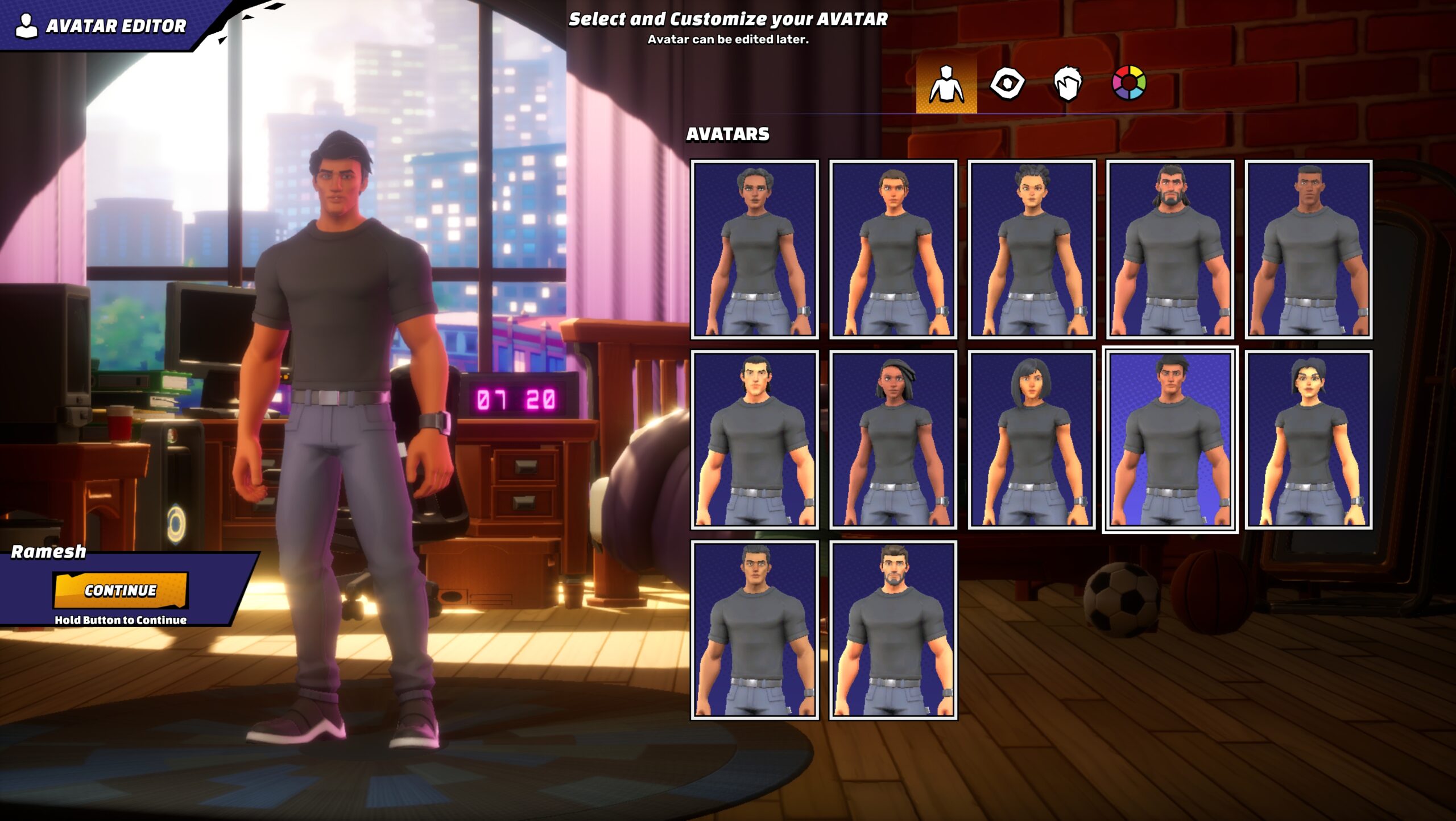Select the male avatar with stubble beard
This screenshot has width=1456, height=821.
click(893, 630)
